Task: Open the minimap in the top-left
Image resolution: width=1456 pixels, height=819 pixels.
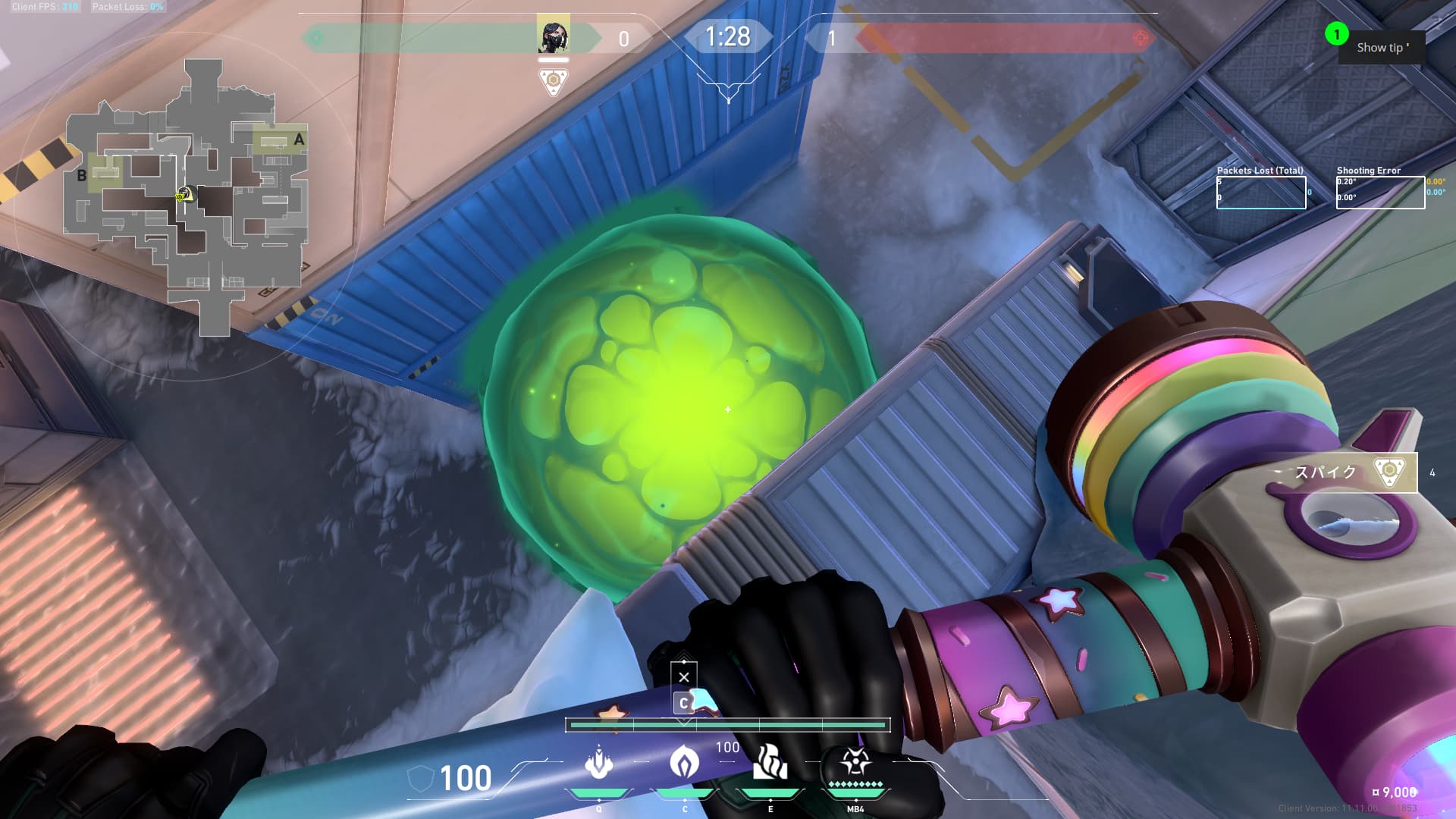Action: (187, 197)
